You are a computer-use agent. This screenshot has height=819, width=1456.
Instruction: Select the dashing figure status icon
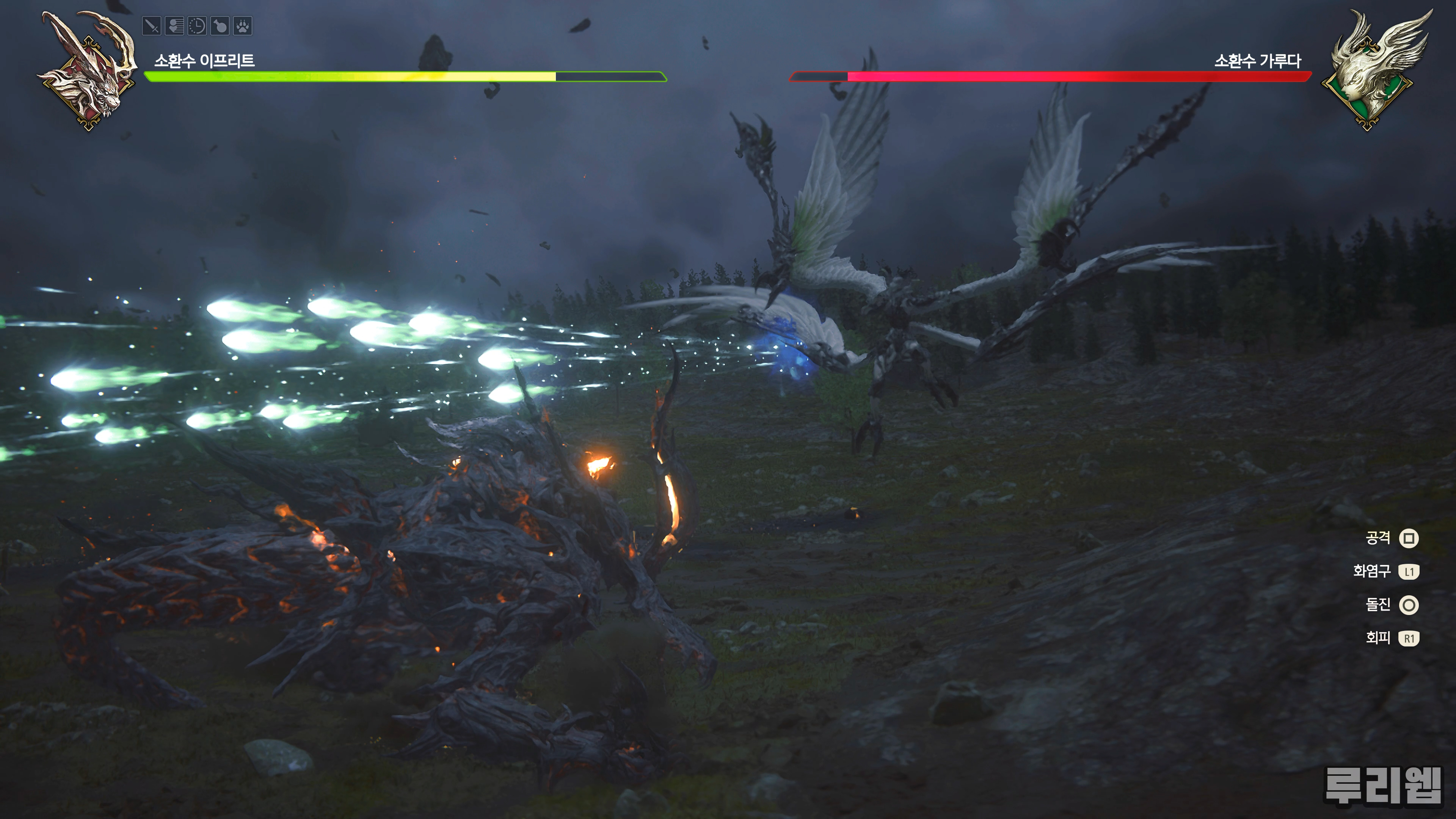[x=175, y=26]
